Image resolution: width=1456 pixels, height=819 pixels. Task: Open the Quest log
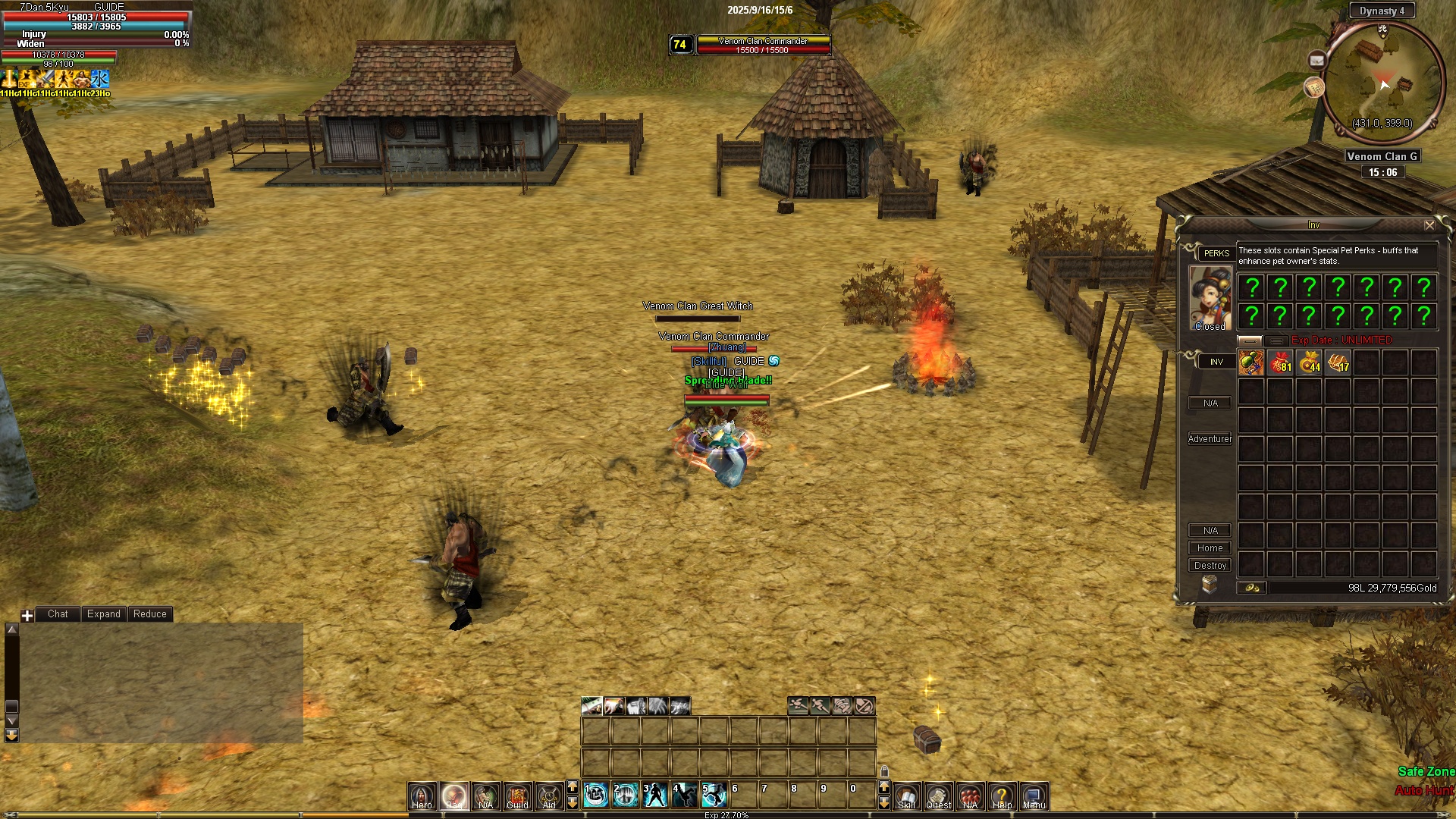938,795
